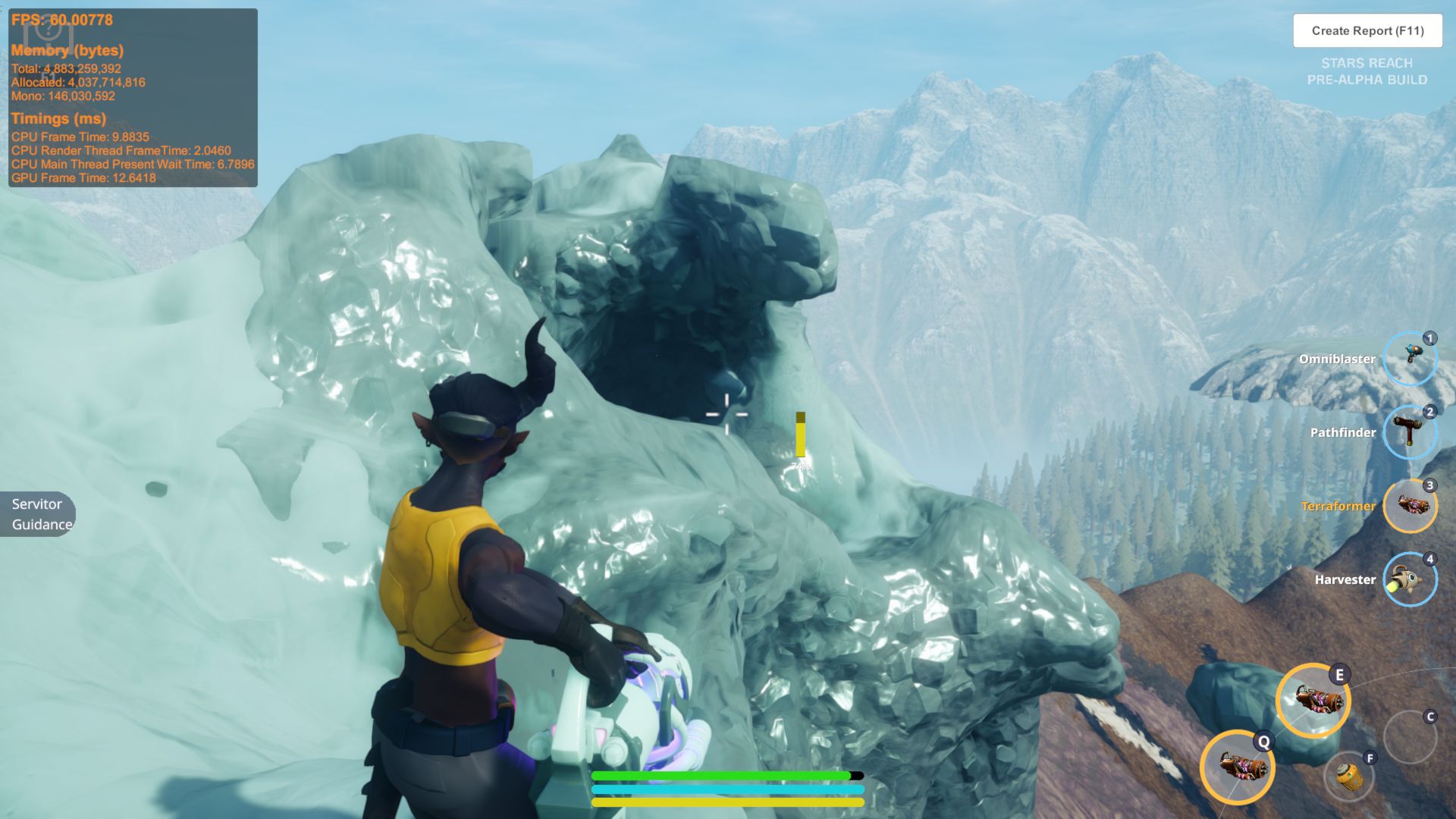The image size is (1456, 819).
Task: Activate the Terraformer E ability icon
Action: (x=1313, y=700)
